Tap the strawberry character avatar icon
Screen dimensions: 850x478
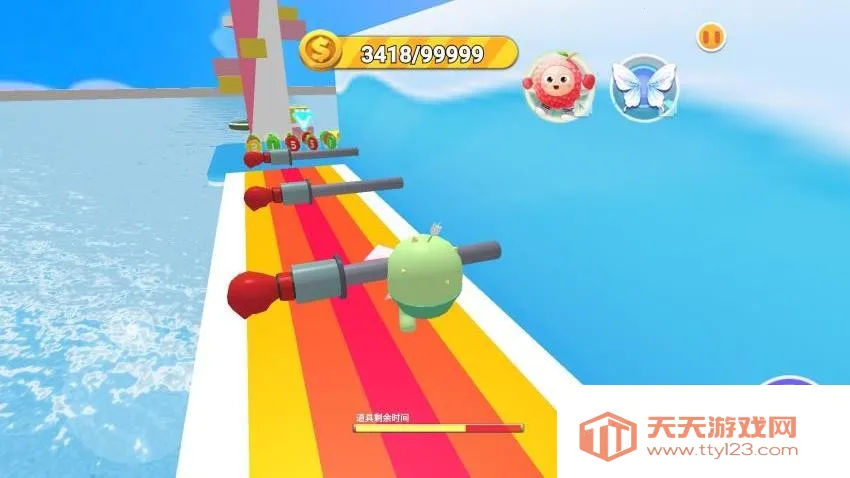556,87
